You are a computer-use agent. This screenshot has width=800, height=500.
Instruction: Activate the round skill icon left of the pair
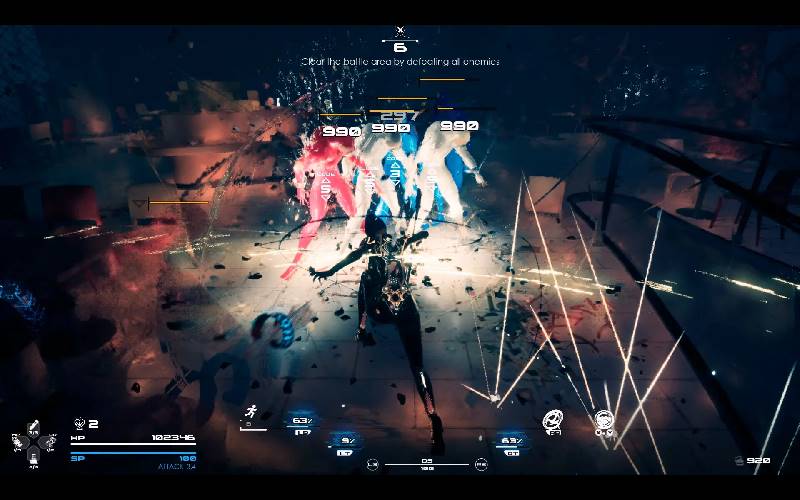pyautogui.click(x=553, y=418)
